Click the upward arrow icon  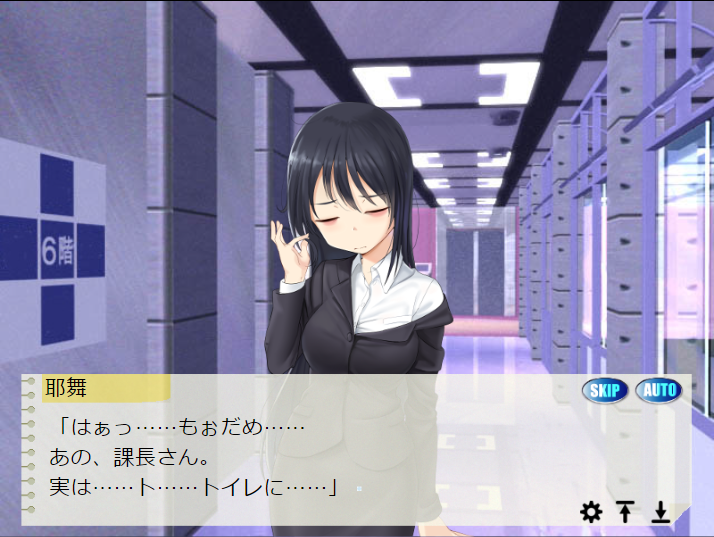pos(625,513)
